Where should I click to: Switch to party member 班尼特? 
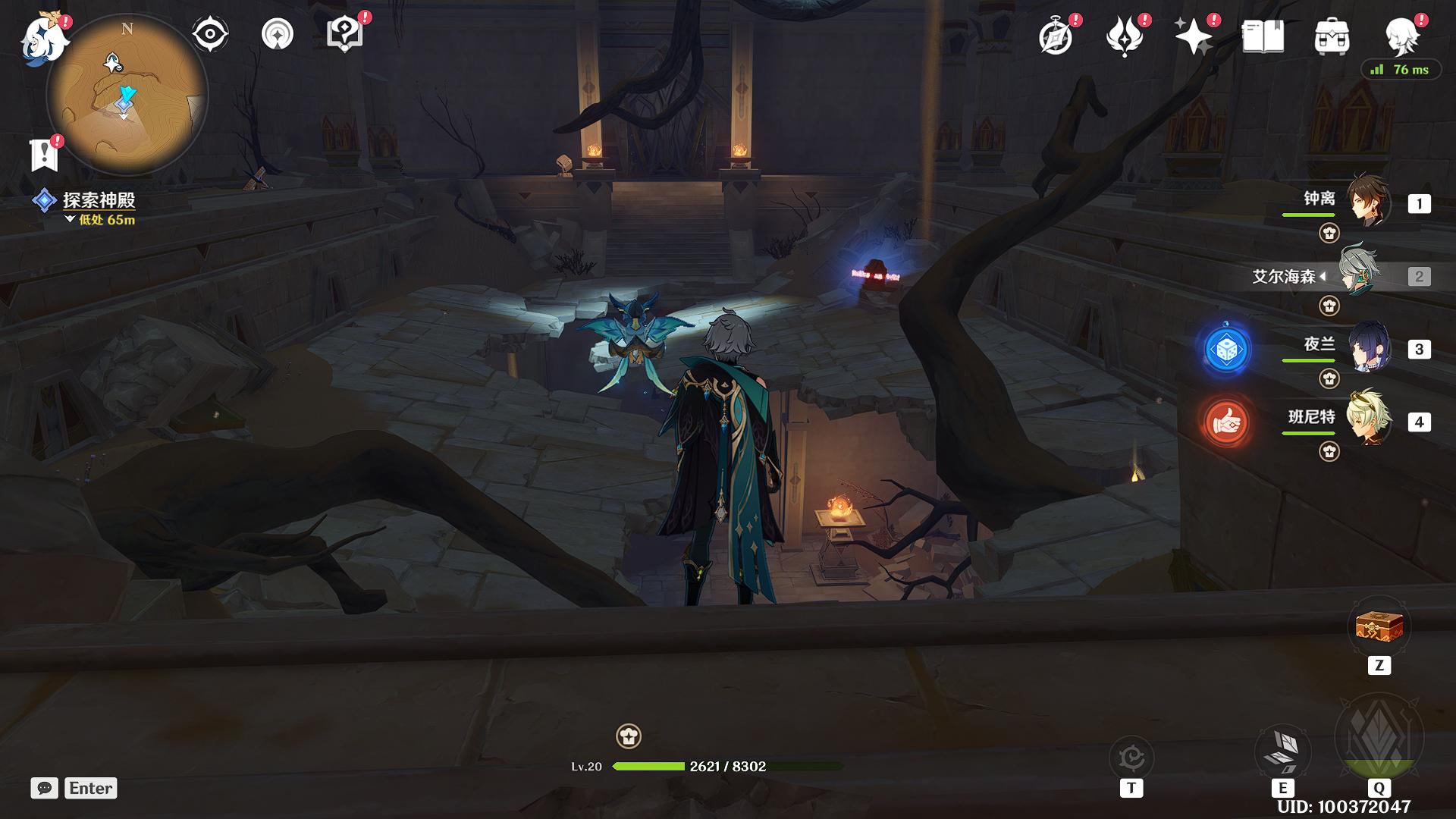1367,419
